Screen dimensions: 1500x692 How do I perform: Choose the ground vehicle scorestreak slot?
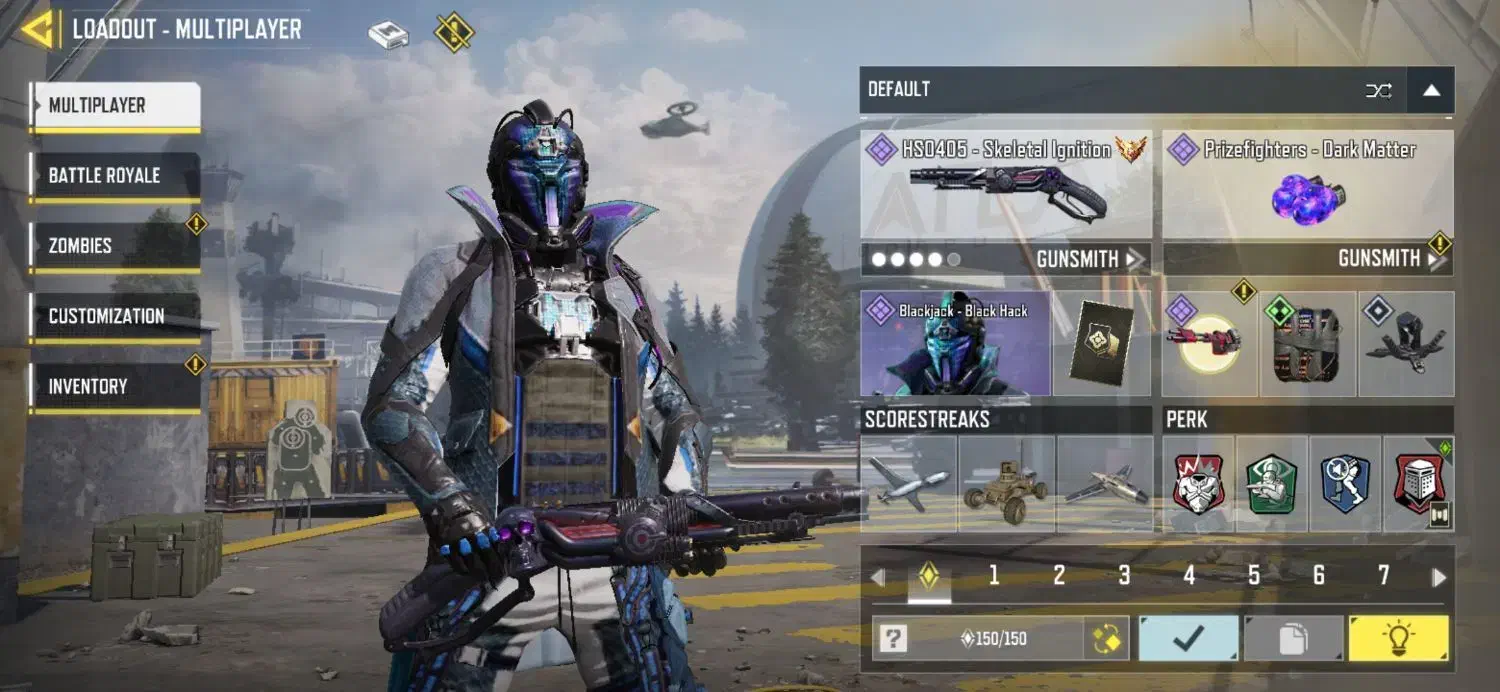click(x=1006, y=483)
